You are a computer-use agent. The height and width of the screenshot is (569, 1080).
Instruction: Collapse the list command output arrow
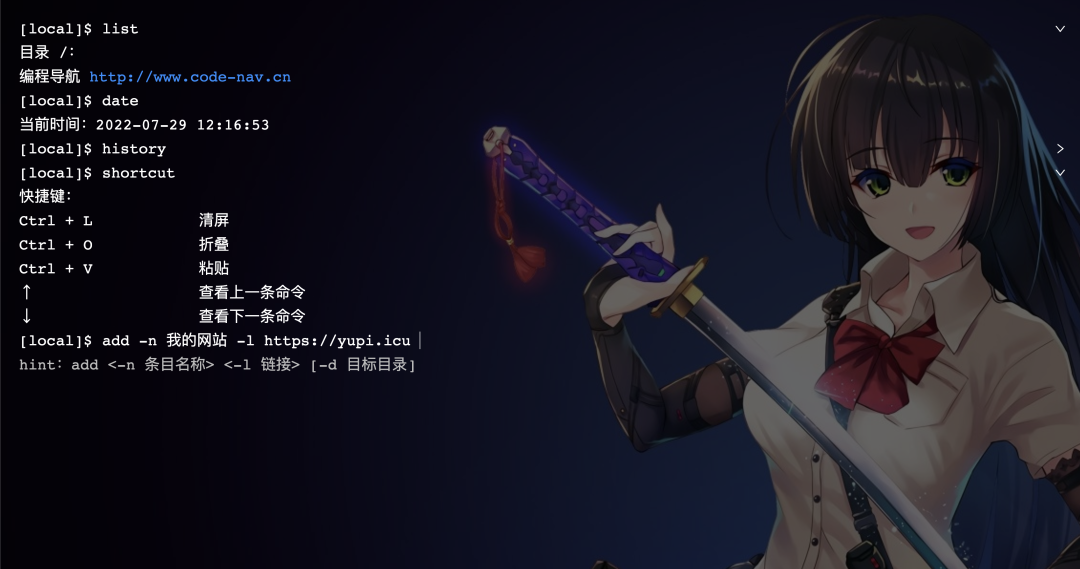[1060, 29]
